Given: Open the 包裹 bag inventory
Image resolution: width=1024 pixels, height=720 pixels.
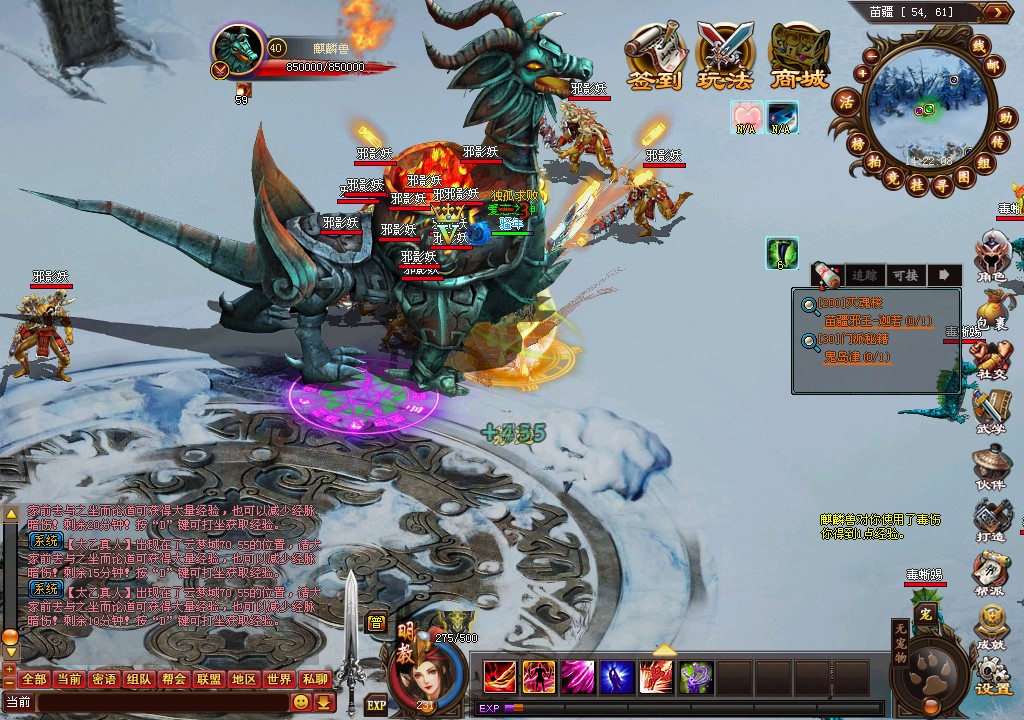Looking at the screenshot, I should click(x=992, y=310).
